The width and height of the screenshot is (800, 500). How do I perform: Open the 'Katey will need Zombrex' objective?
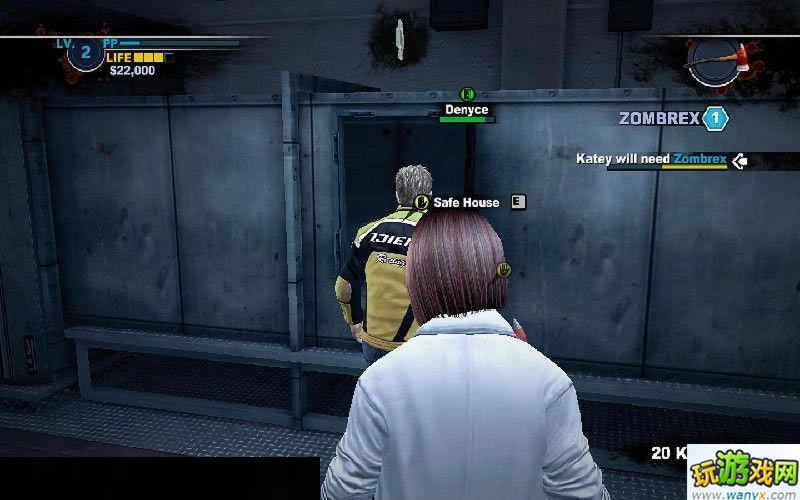pos(651,159)
